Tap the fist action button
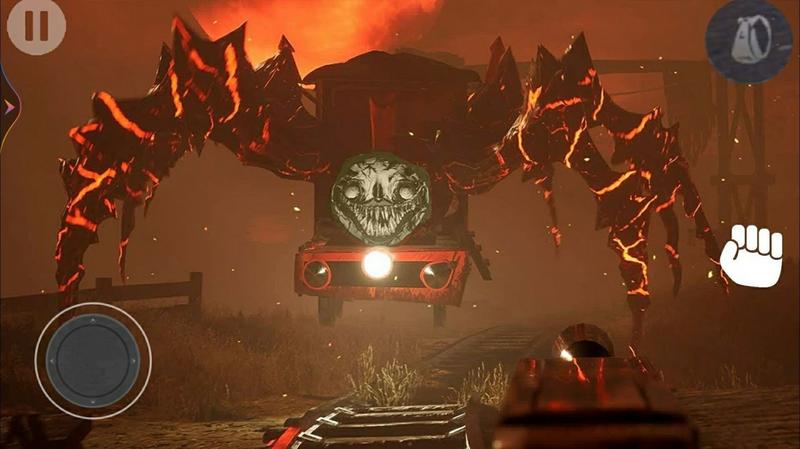This screenshot has width=800, height=449. [x=751, y=256]
